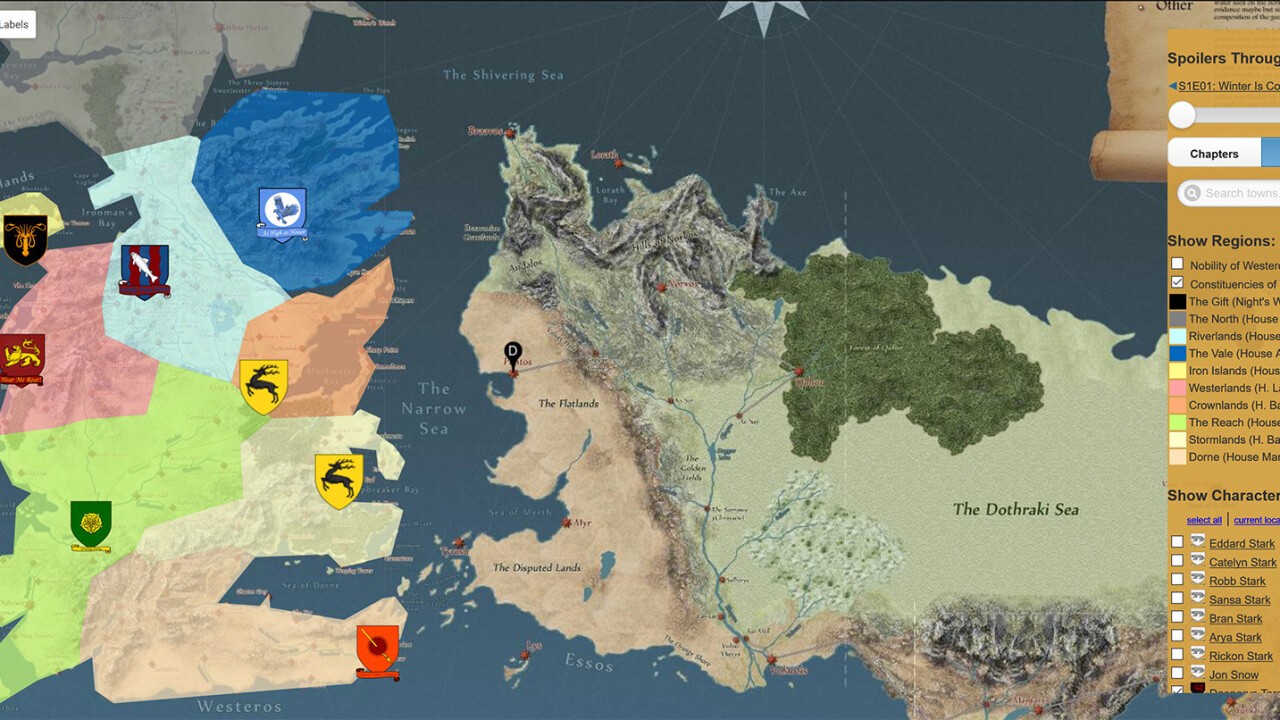Open the Bran Stark character link
This screenshot has height=720, width=1280.
coord(1235,619)
